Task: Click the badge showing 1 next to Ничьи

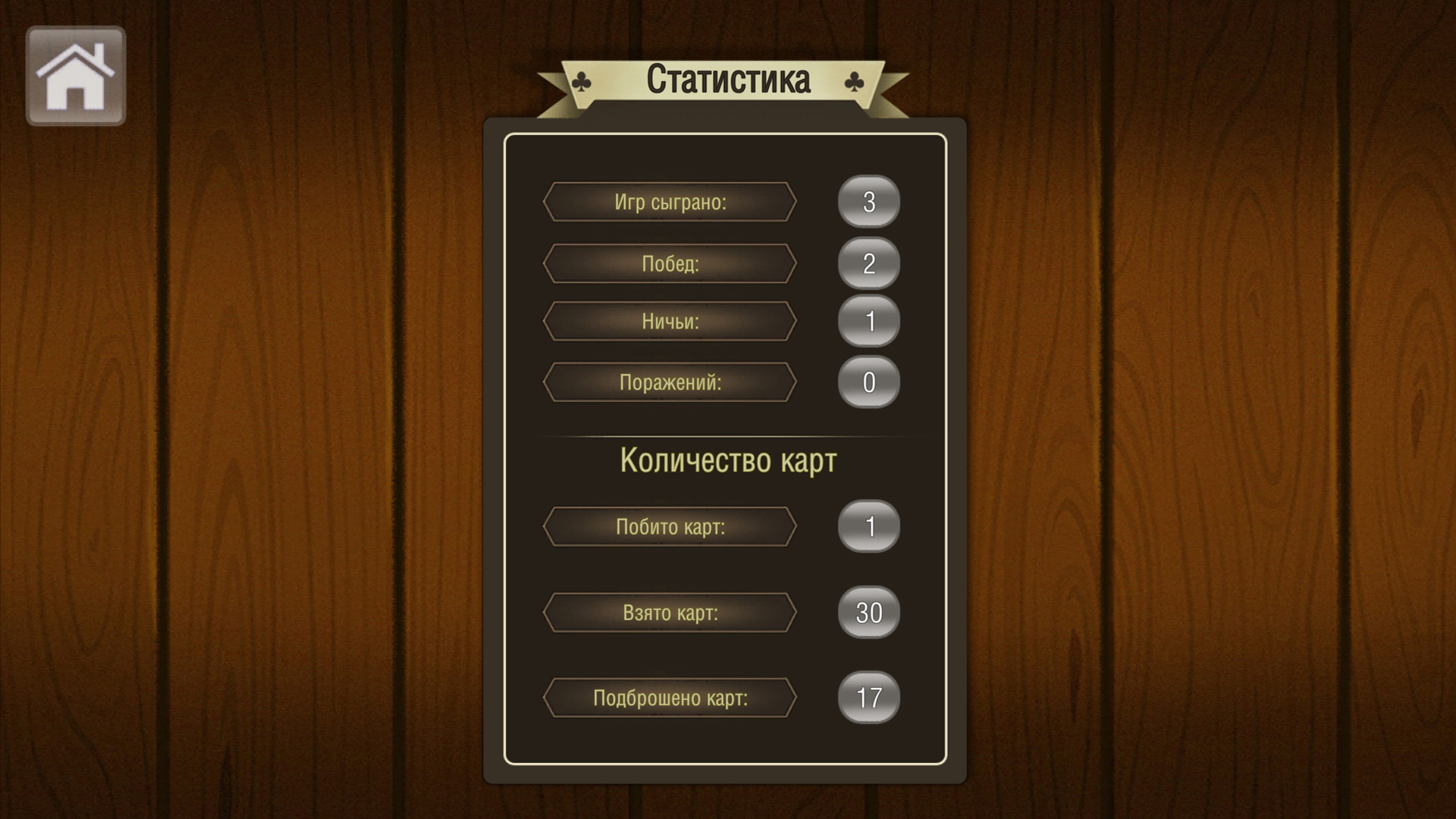Action: [x=869, y=322]
